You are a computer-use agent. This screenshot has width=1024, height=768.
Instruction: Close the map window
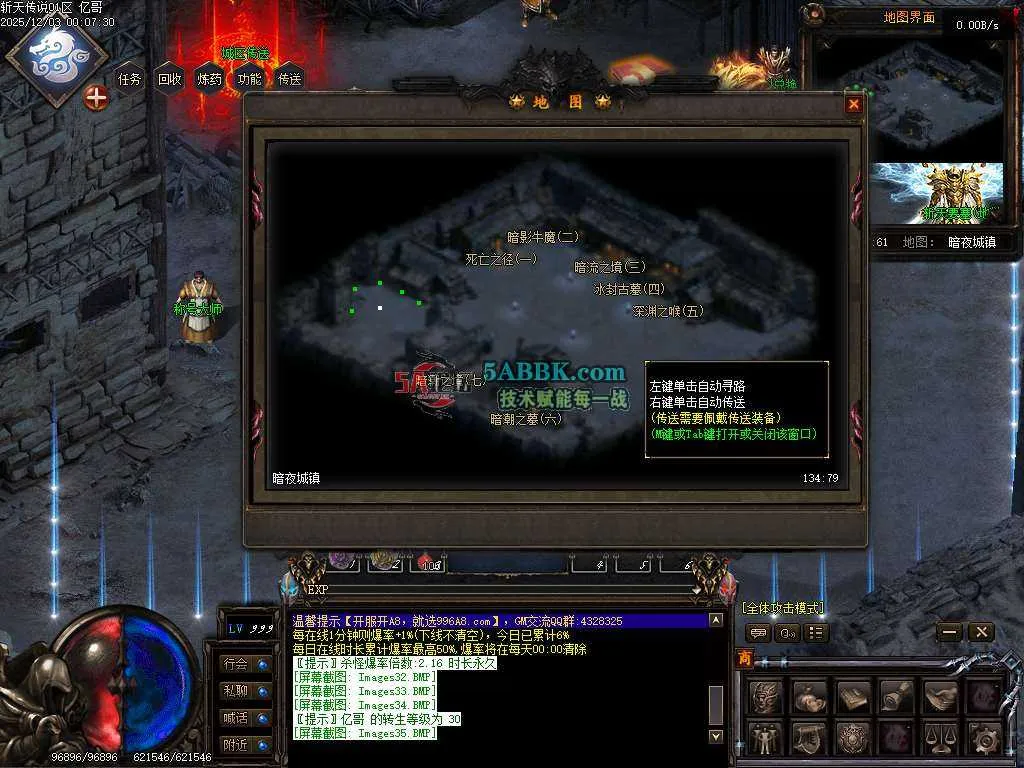tap(853, 104)
